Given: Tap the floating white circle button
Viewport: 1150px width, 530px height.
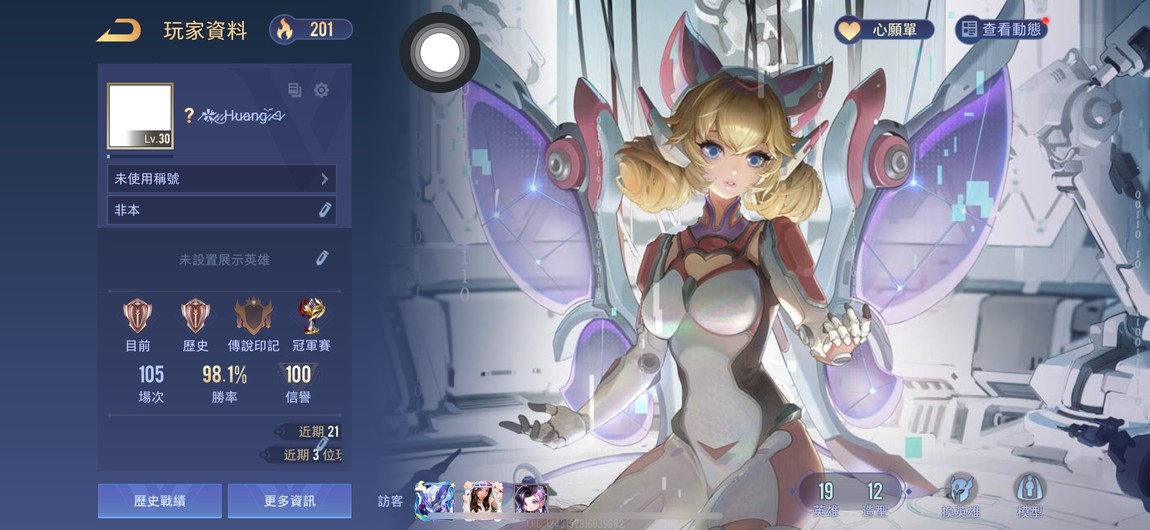Looking at the screenshot, I should (x=439, y=53).
